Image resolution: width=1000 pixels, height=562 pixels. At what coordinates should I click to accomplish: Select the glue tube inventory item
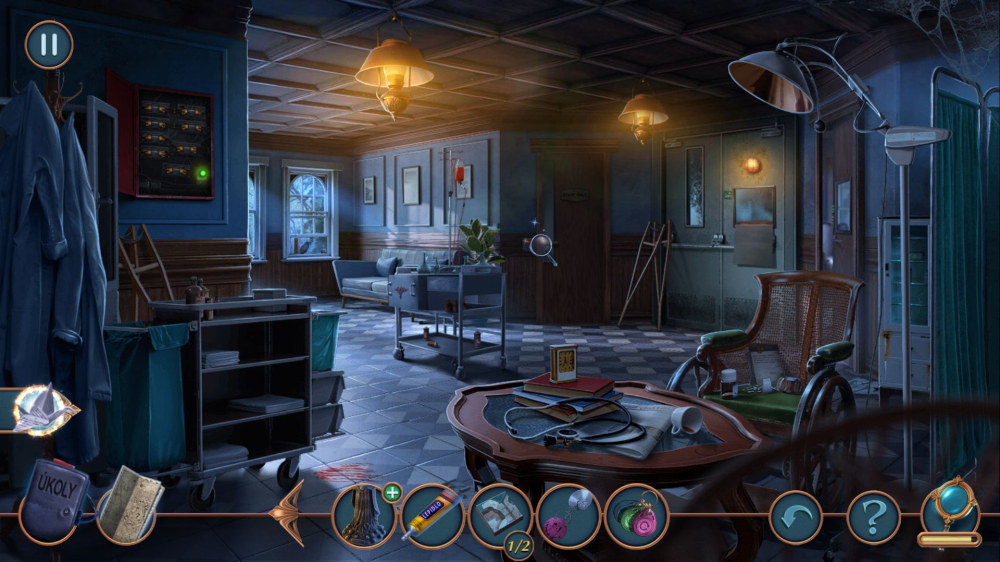click(432, 516)
